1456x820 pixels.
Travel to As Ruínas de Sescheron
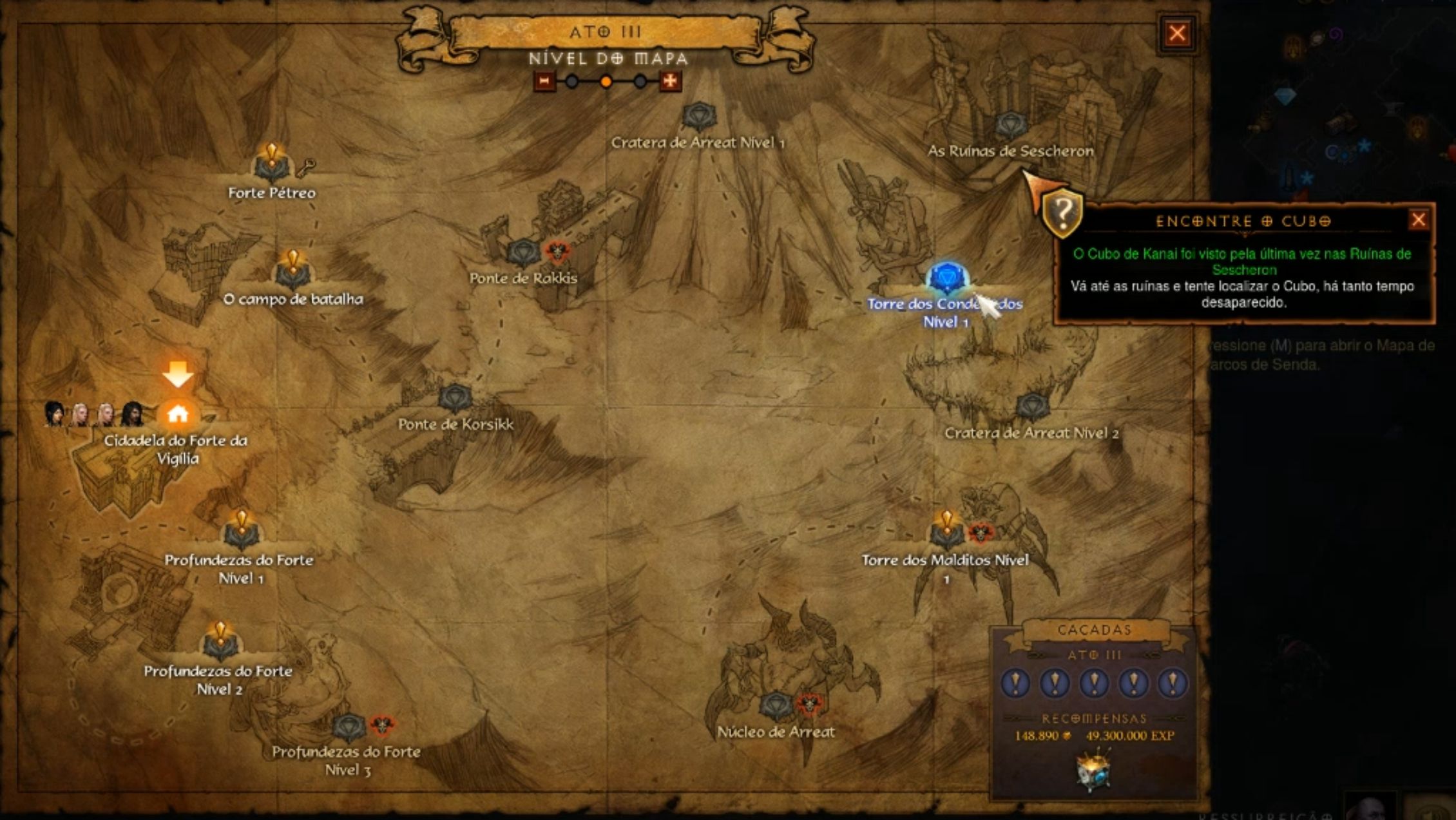click(1010, 126)
